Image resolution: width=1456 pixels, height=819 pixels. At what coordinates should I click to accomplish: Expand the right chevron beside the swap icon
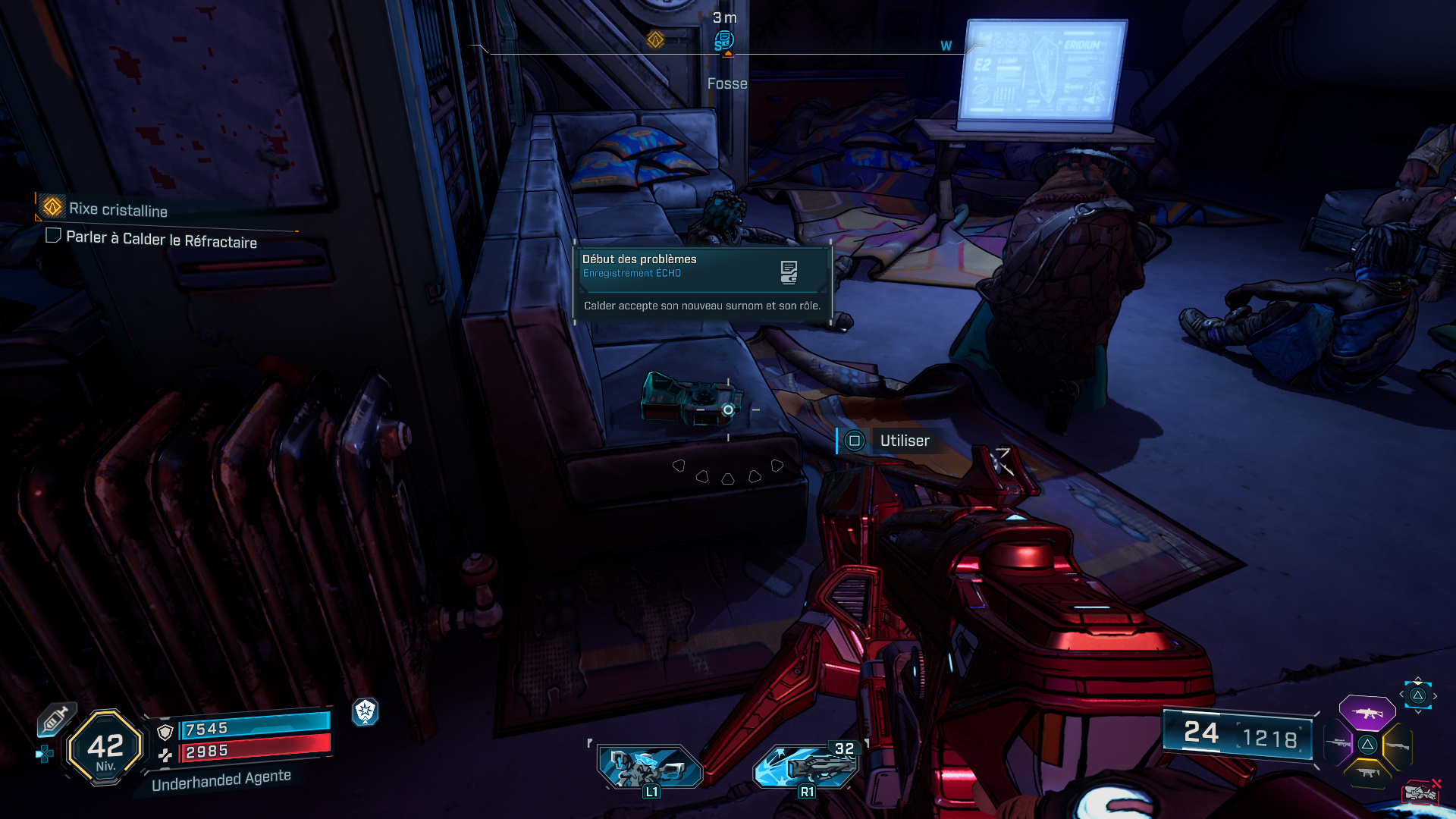pos(1435,695)
